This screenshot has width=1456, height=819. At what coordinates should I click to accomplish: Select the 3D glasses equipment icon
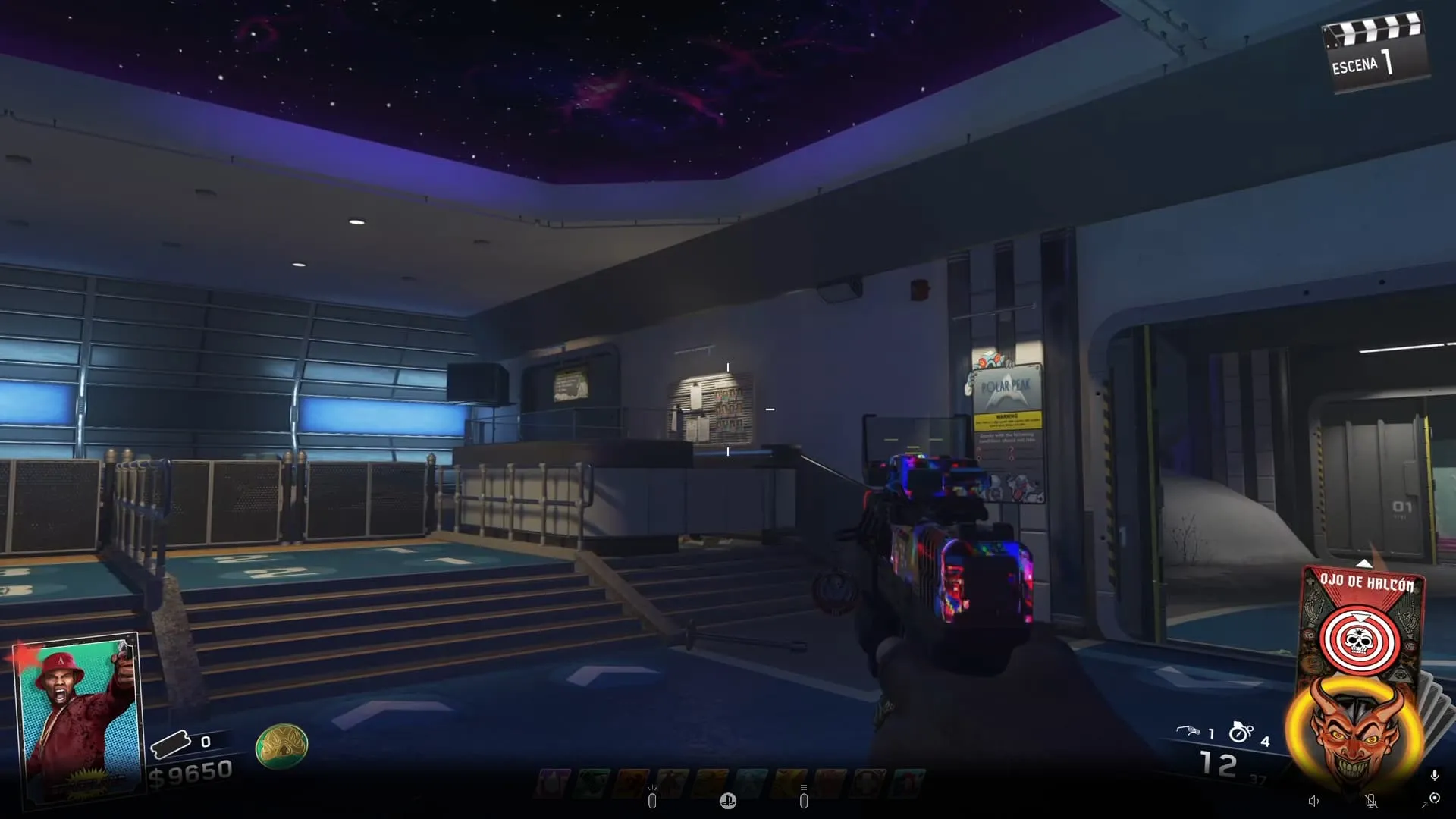(1187, 731)
